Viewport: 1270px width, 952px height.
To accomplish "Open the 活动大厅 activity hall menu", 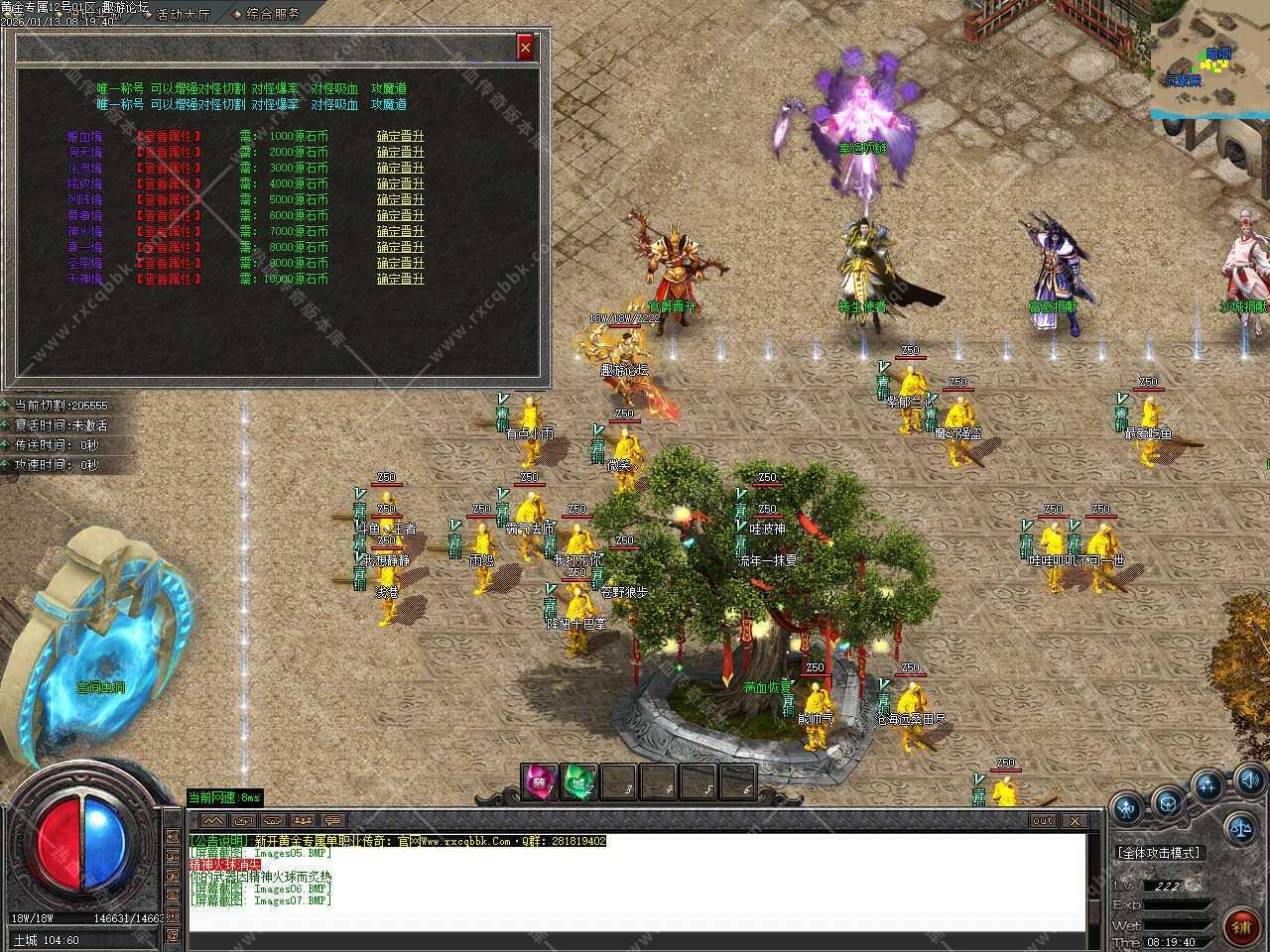I will pyautogui.click(x=177, y=14).
